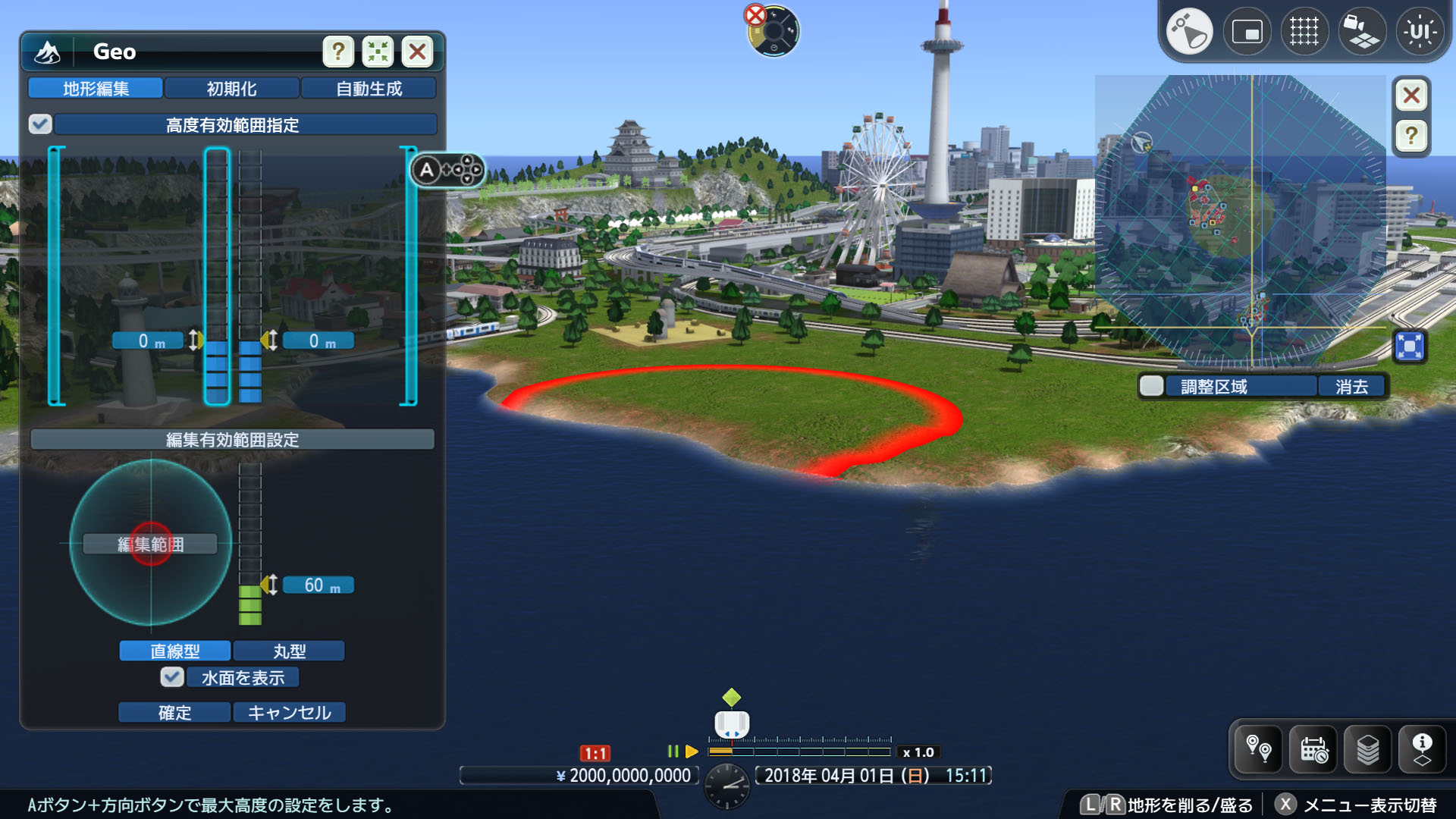Image resolution: width=1456 pixels, height=819 pixels.
Task: Open the grid display toggle icon
Action: [x=1304, y=32]
